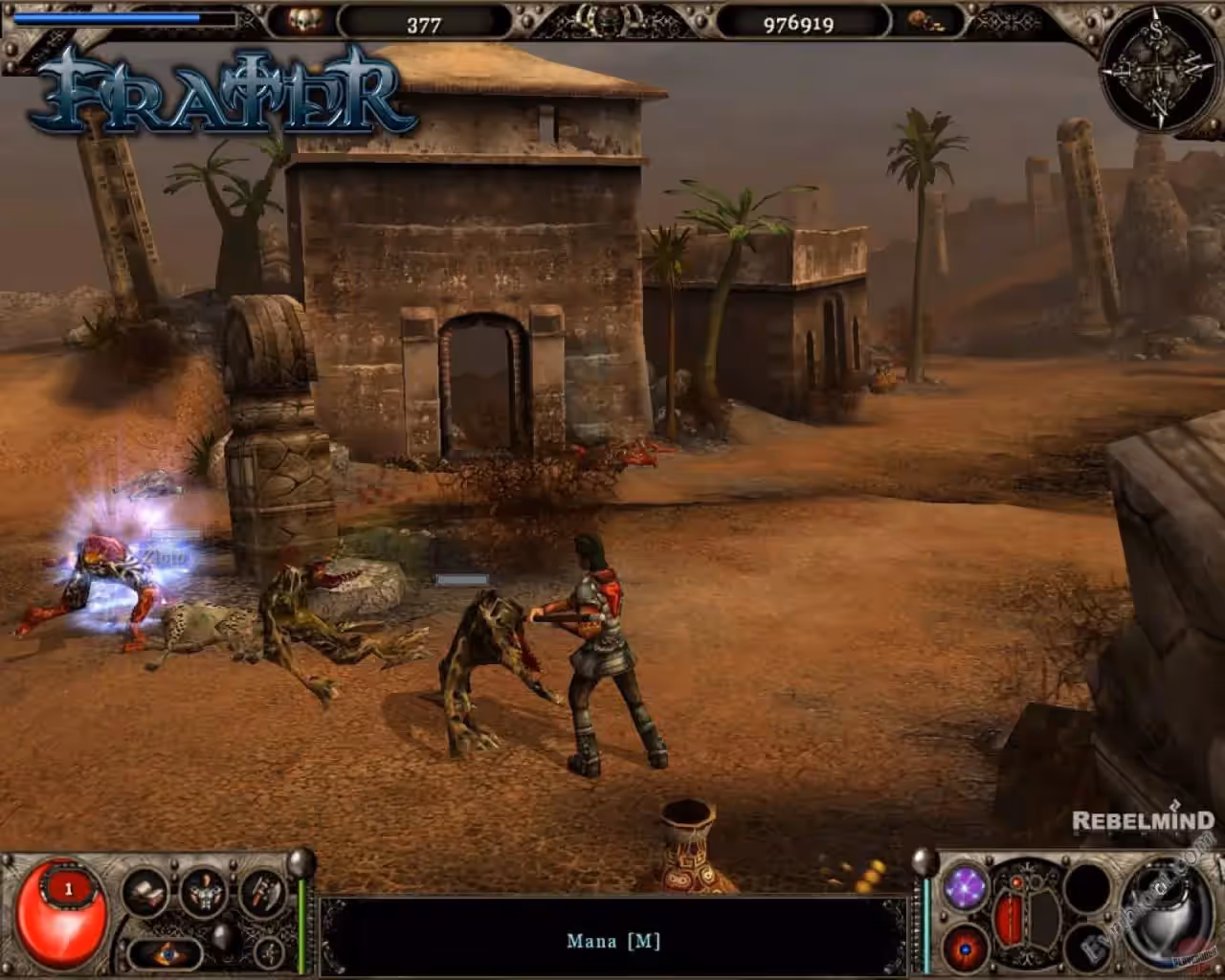The image size is (1225, 980).
Task: Open the weapons icon with sword and axe
Action: 261,893
